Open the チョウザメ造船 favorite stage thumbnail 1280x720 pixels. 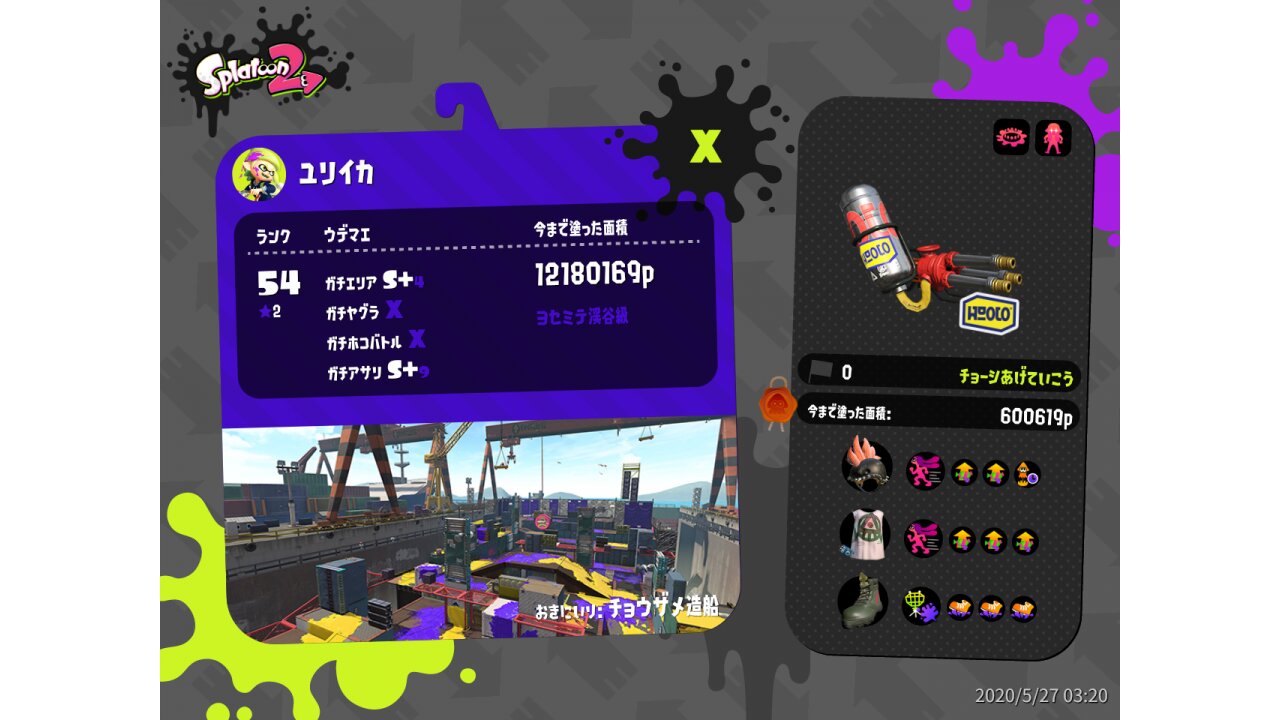coord(475,530)
